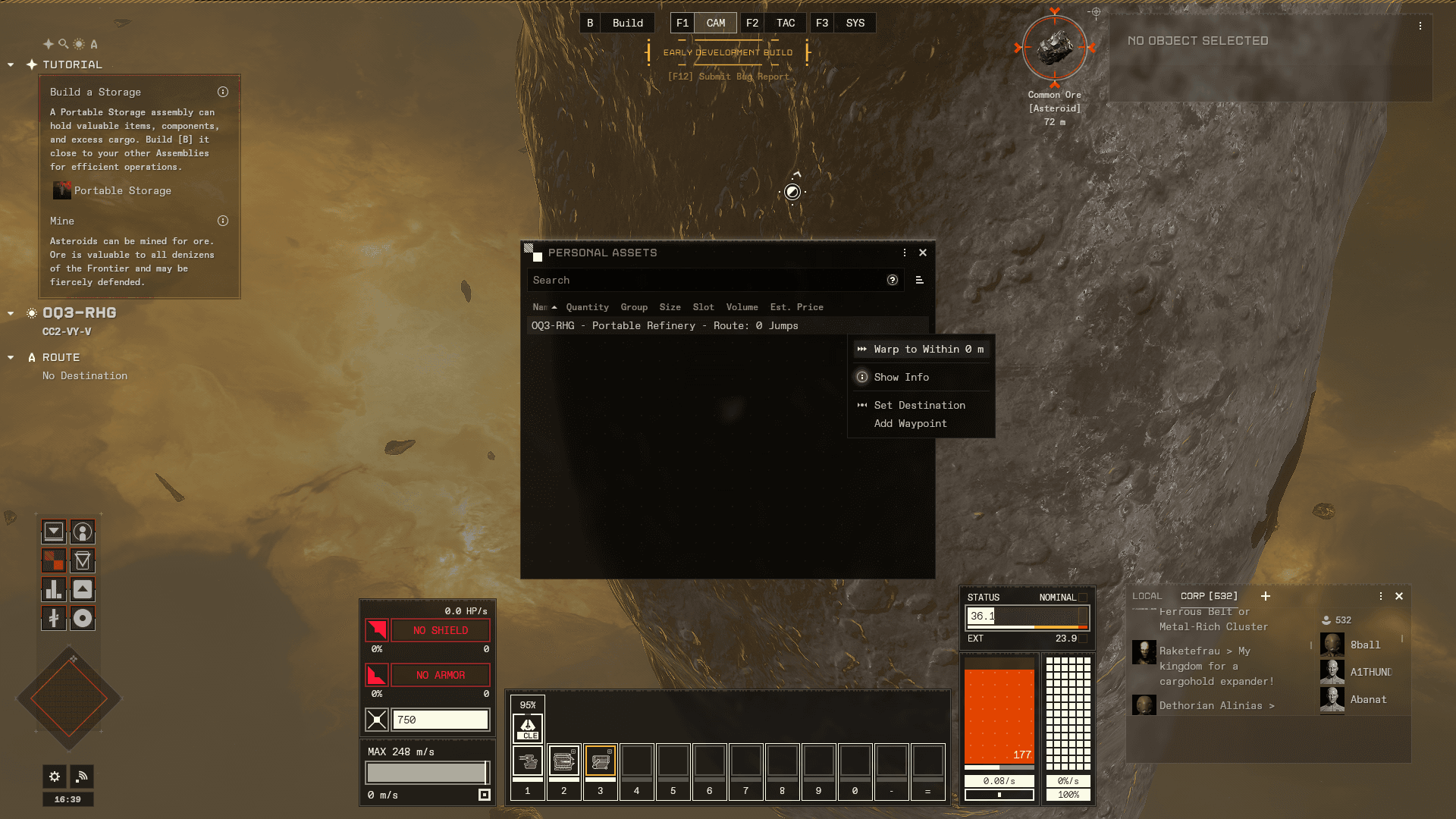This screenshot has height=819, width=1456.
Task: Close the Personal Assets window
Action: 923,253
